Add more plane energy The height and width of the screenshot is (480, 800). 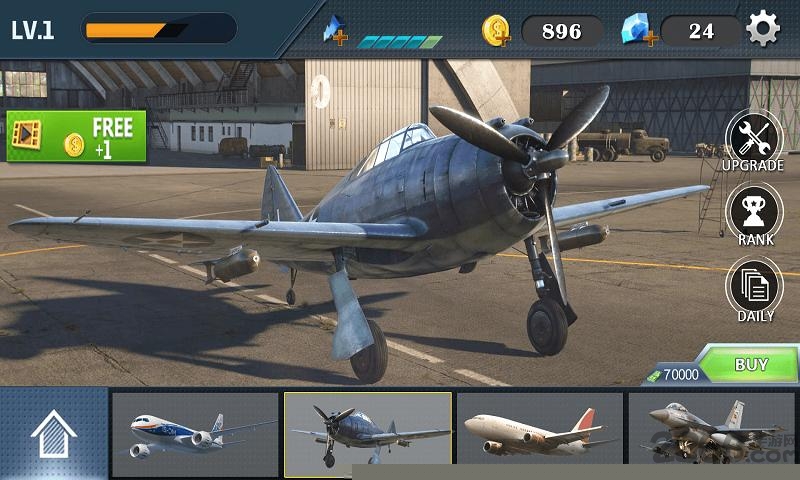click(335, 32)
